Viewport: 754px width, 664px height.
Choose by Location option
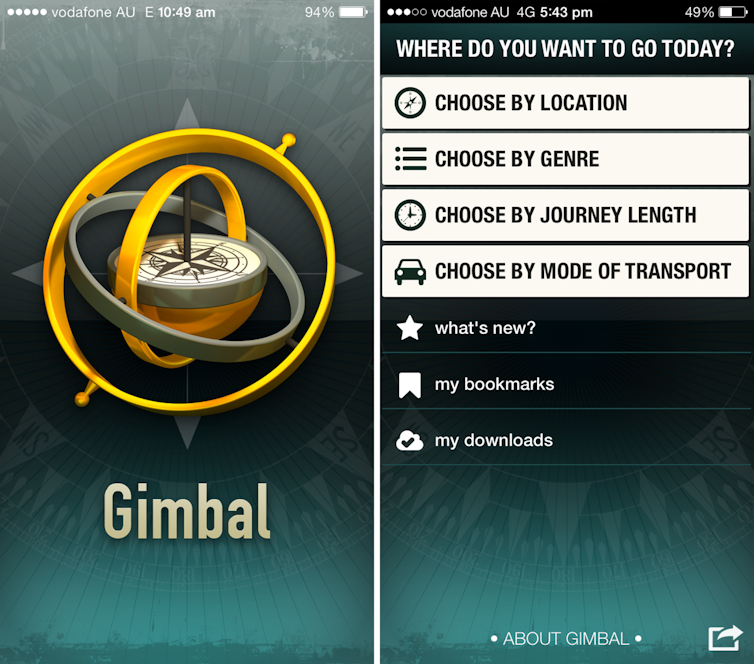(565, 103)
